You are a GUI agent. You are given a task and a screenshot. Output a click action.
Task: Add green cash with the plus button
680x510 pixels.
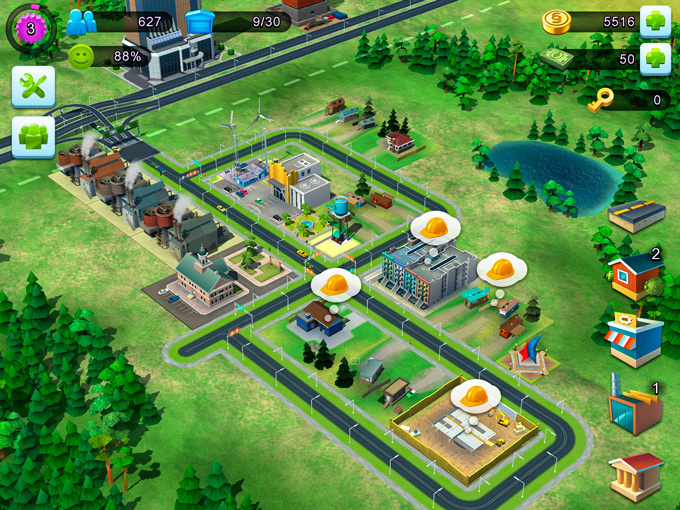(x=655, y=58)
